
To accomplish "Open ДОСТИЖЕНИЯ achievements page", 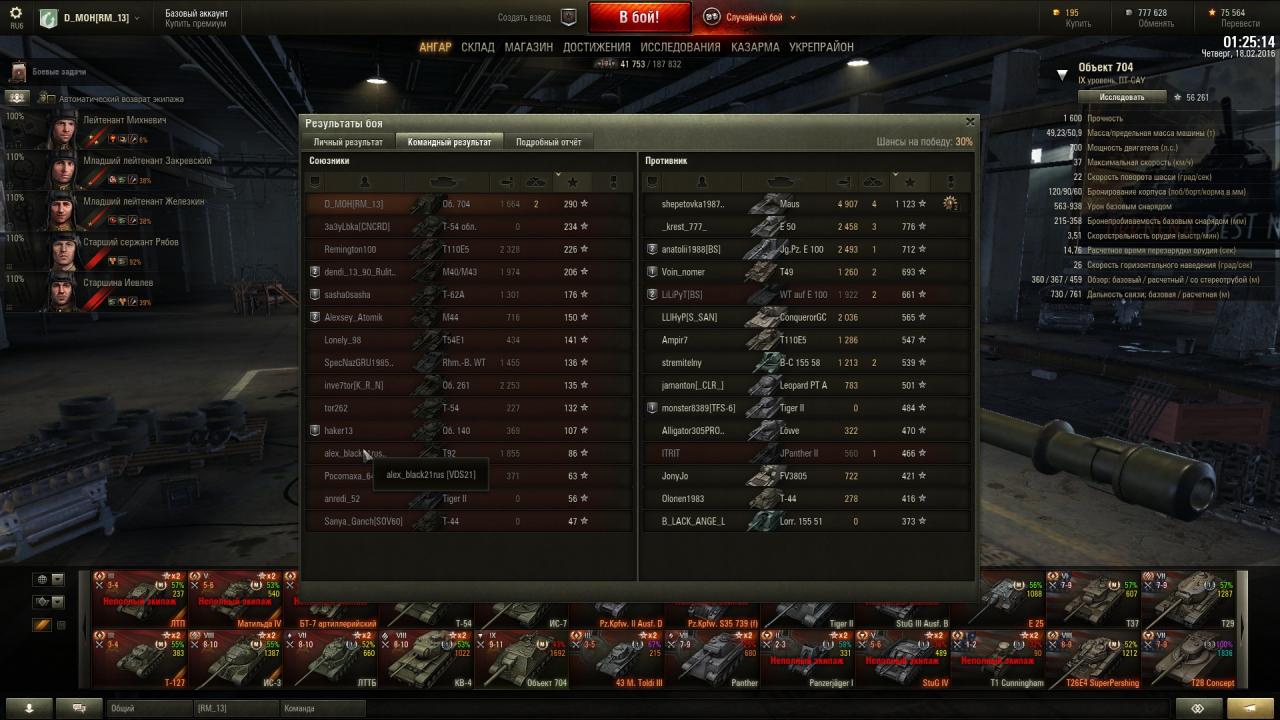I will (596, 47).
